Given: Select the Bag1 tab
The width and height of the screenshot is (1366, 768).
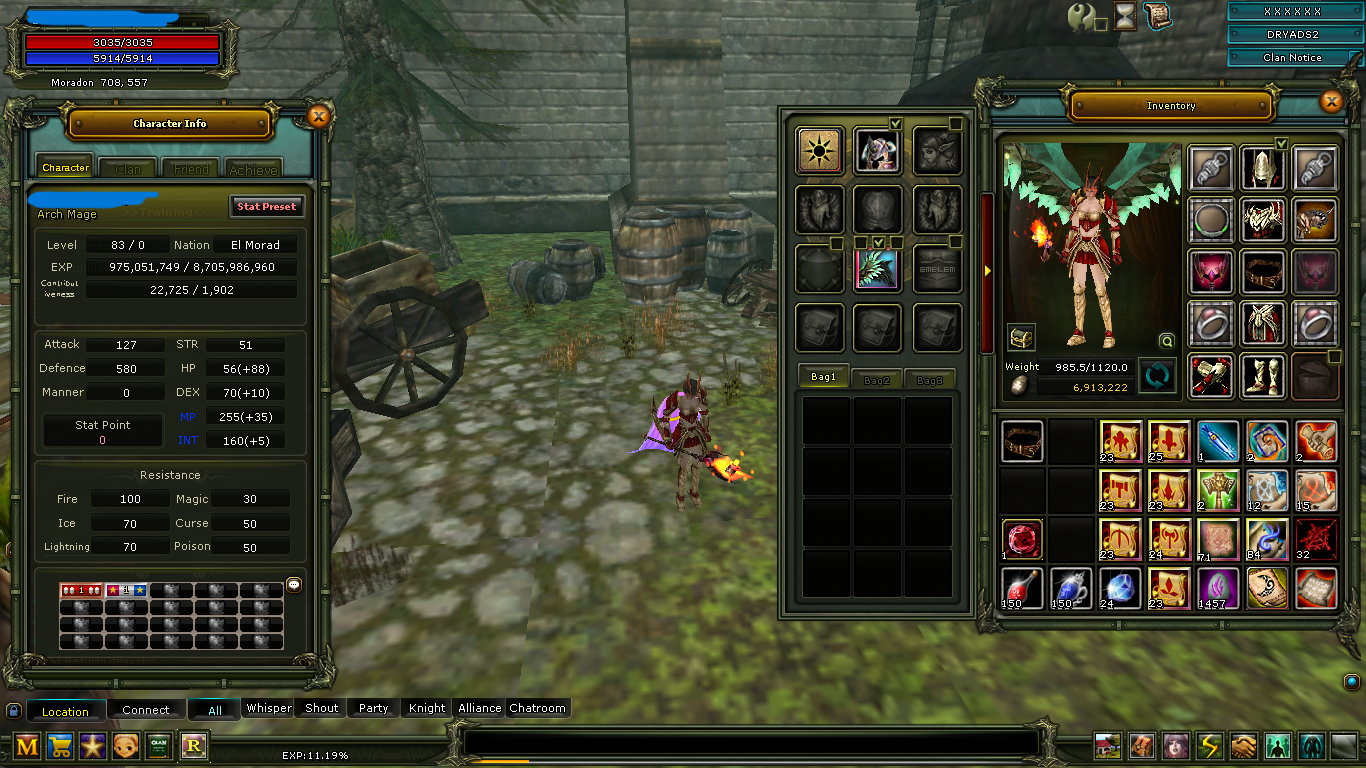Looking at the screenshot, I should click(823, 378).
